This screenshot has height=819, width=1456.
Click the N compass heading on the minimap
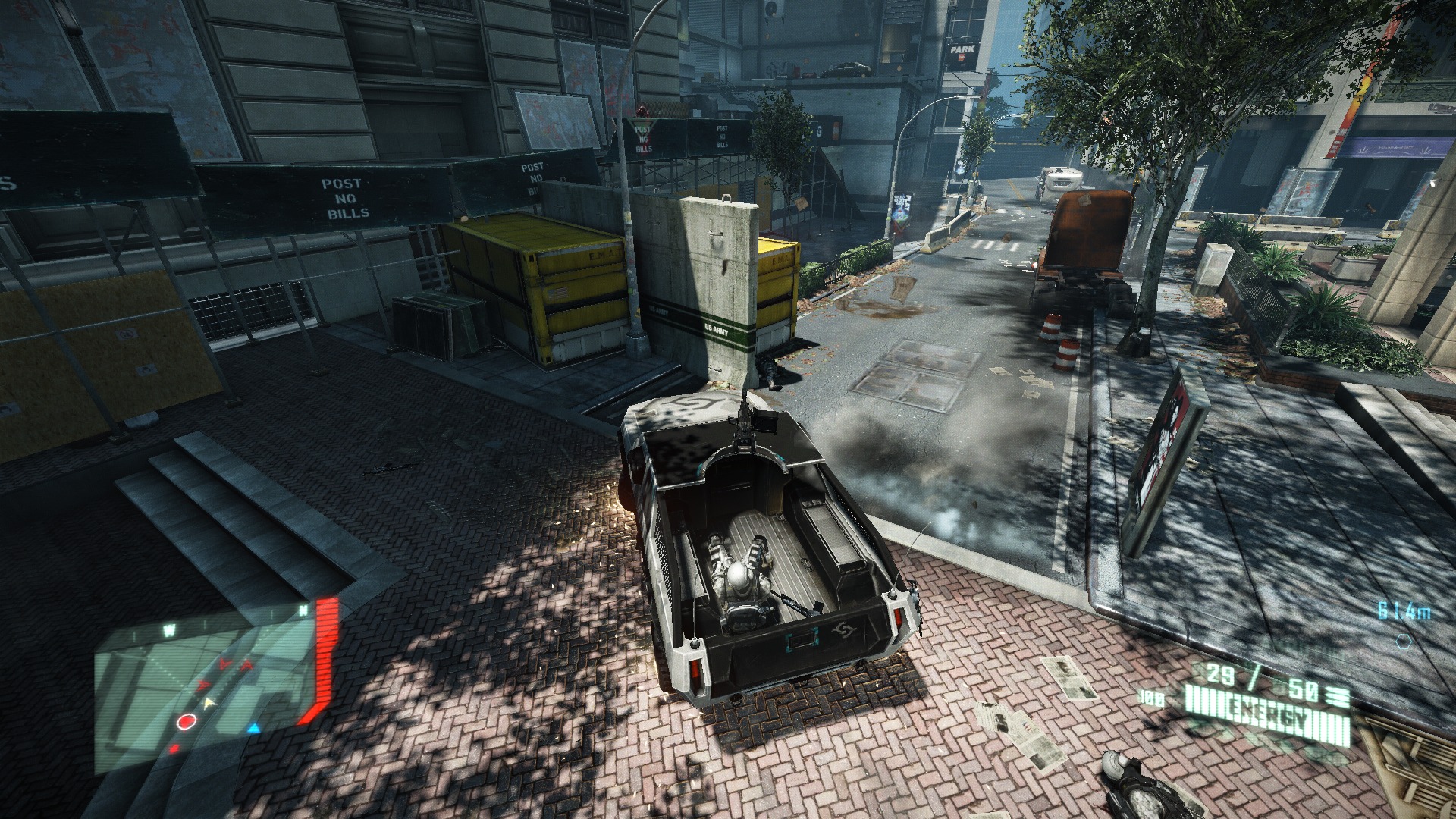[x=303, y=610]
